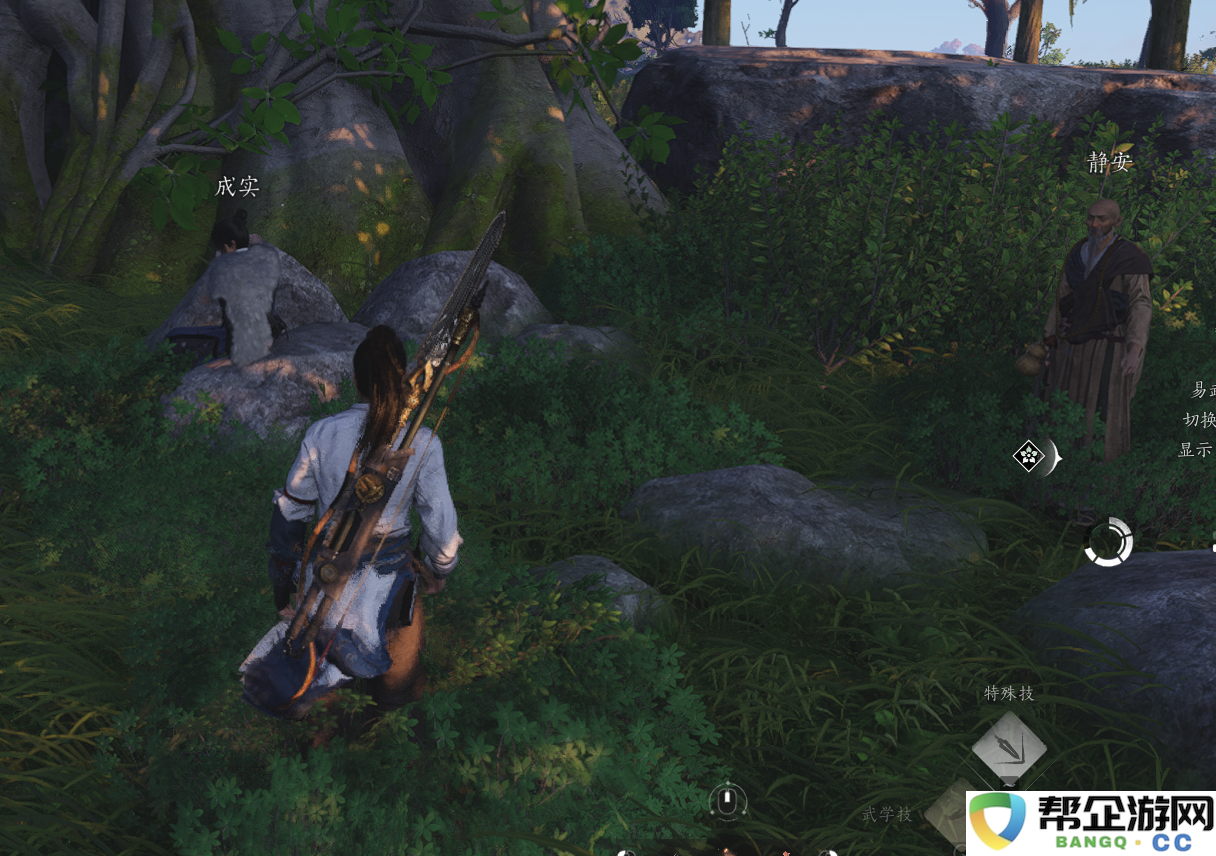Select the 武学技 martial skill diamond icon

(947, 812)
